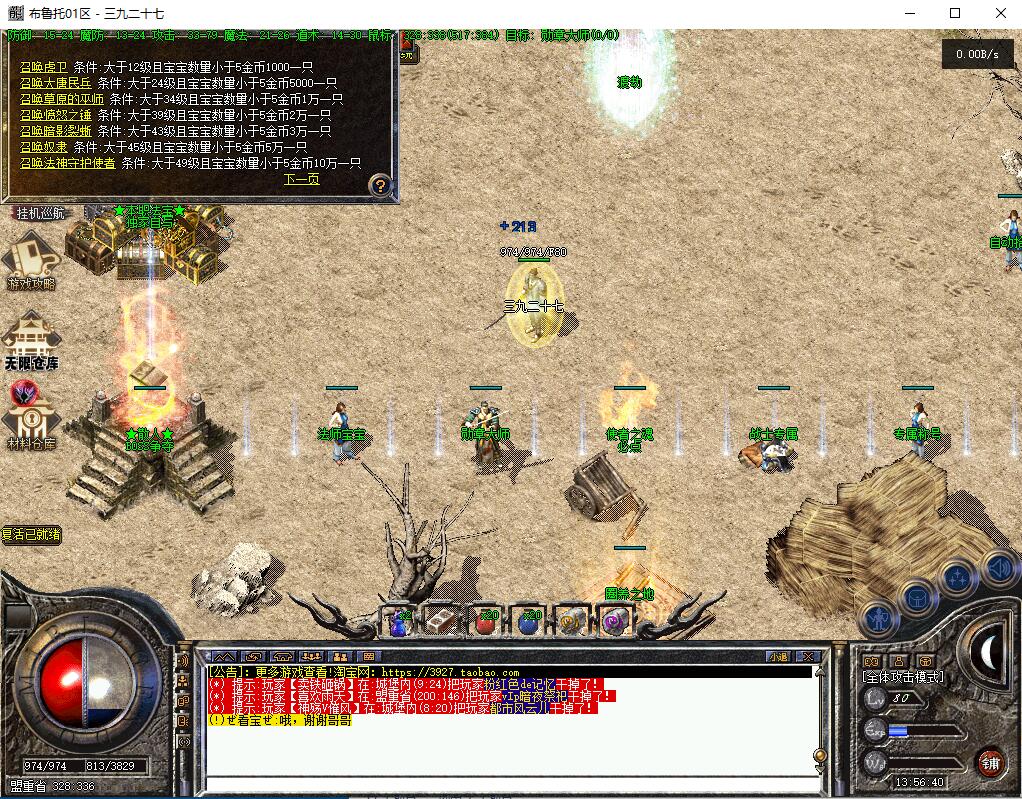Maximize the game window
Viewport: 1022px width, 799px height.
pyautogui.click(x=954, y=13)
